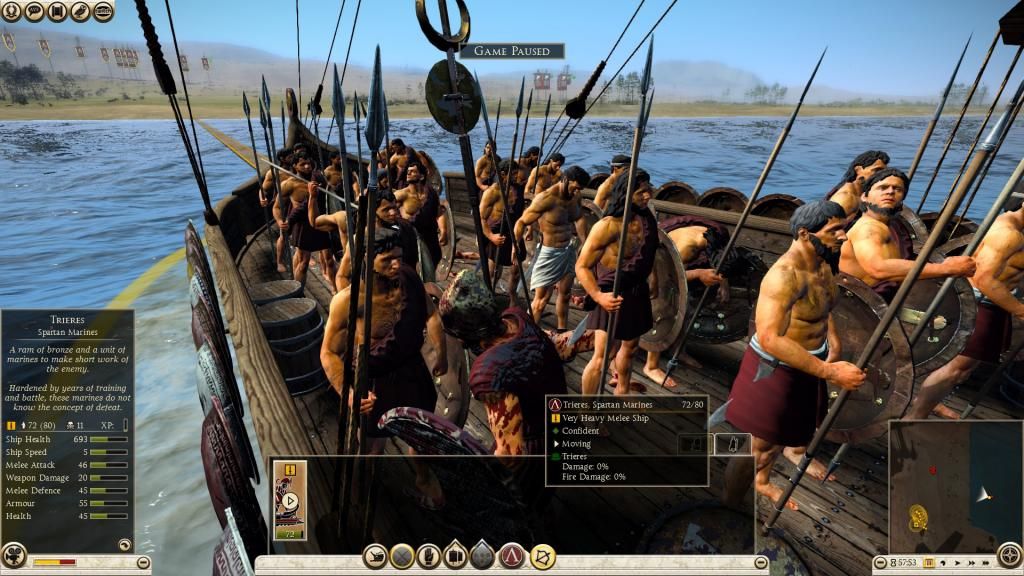The height and width of the screenshot is (576, 1024).
Task: Click the owl advisor icon
Action: tap(80, 12)
